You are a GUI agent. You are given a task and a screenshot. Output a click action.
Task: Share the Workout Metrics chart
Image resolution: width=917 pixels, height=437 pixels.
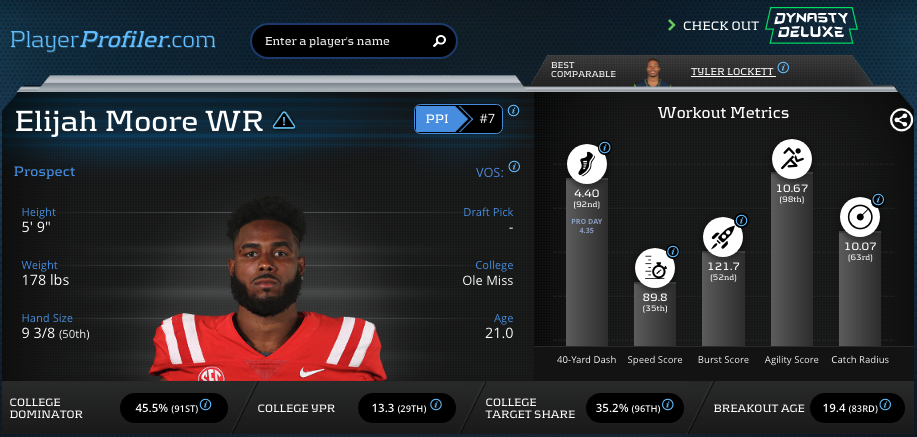(900, 120)
